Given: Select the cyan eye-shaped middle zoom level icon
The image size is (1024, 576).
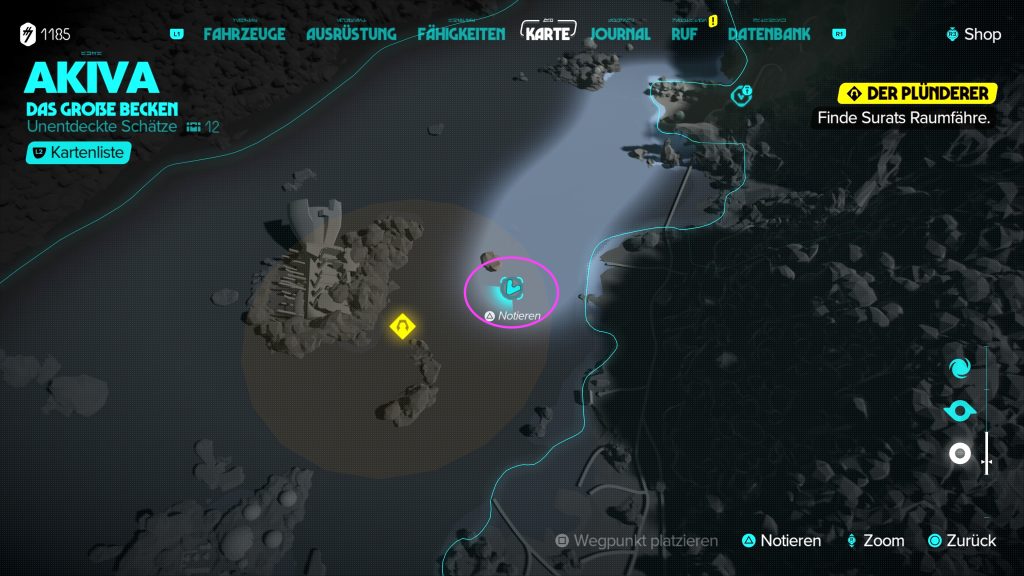Looking at the screenshot, I should [x=959, y=411].
